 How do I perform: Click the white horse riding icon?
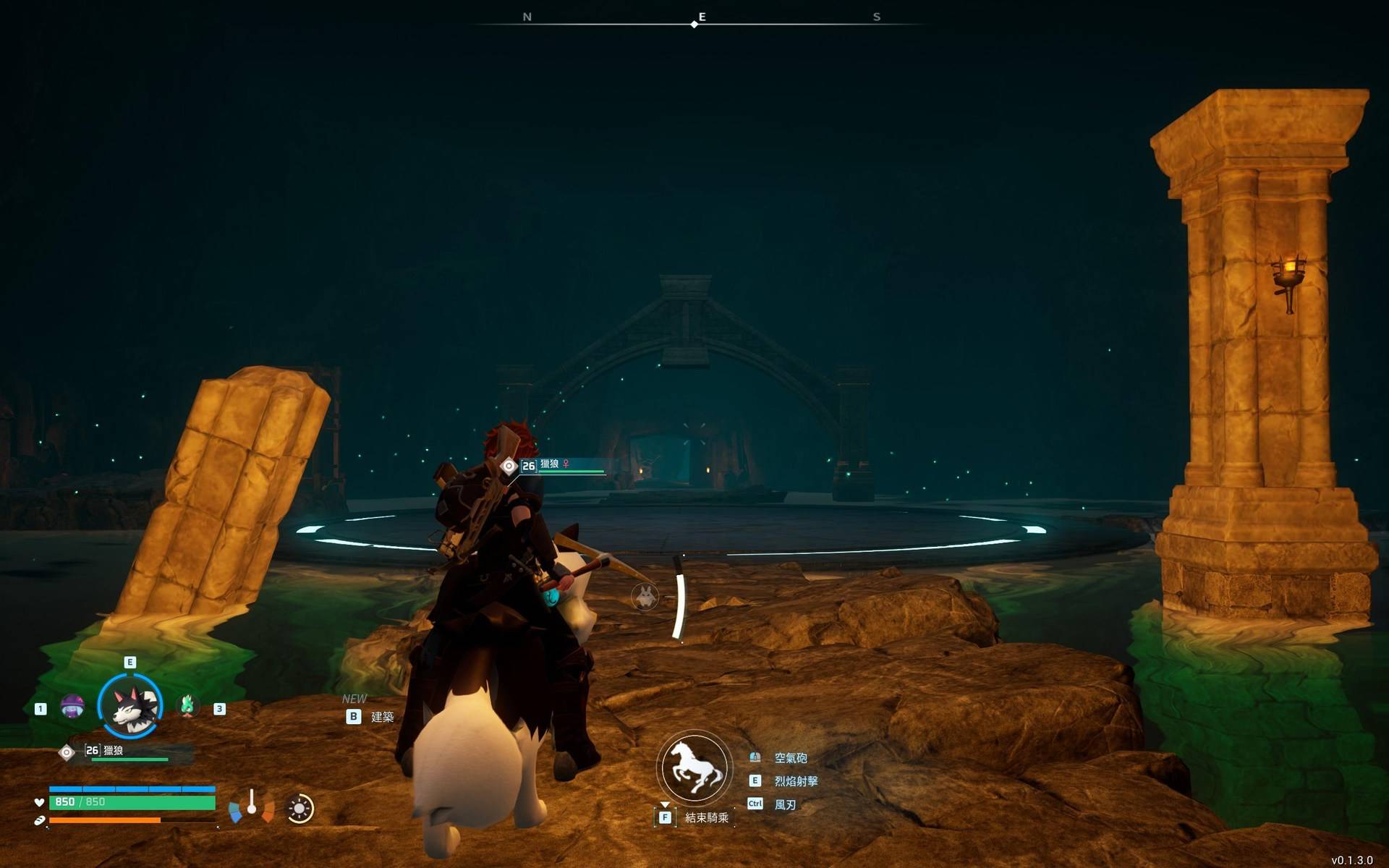point(694,768)
